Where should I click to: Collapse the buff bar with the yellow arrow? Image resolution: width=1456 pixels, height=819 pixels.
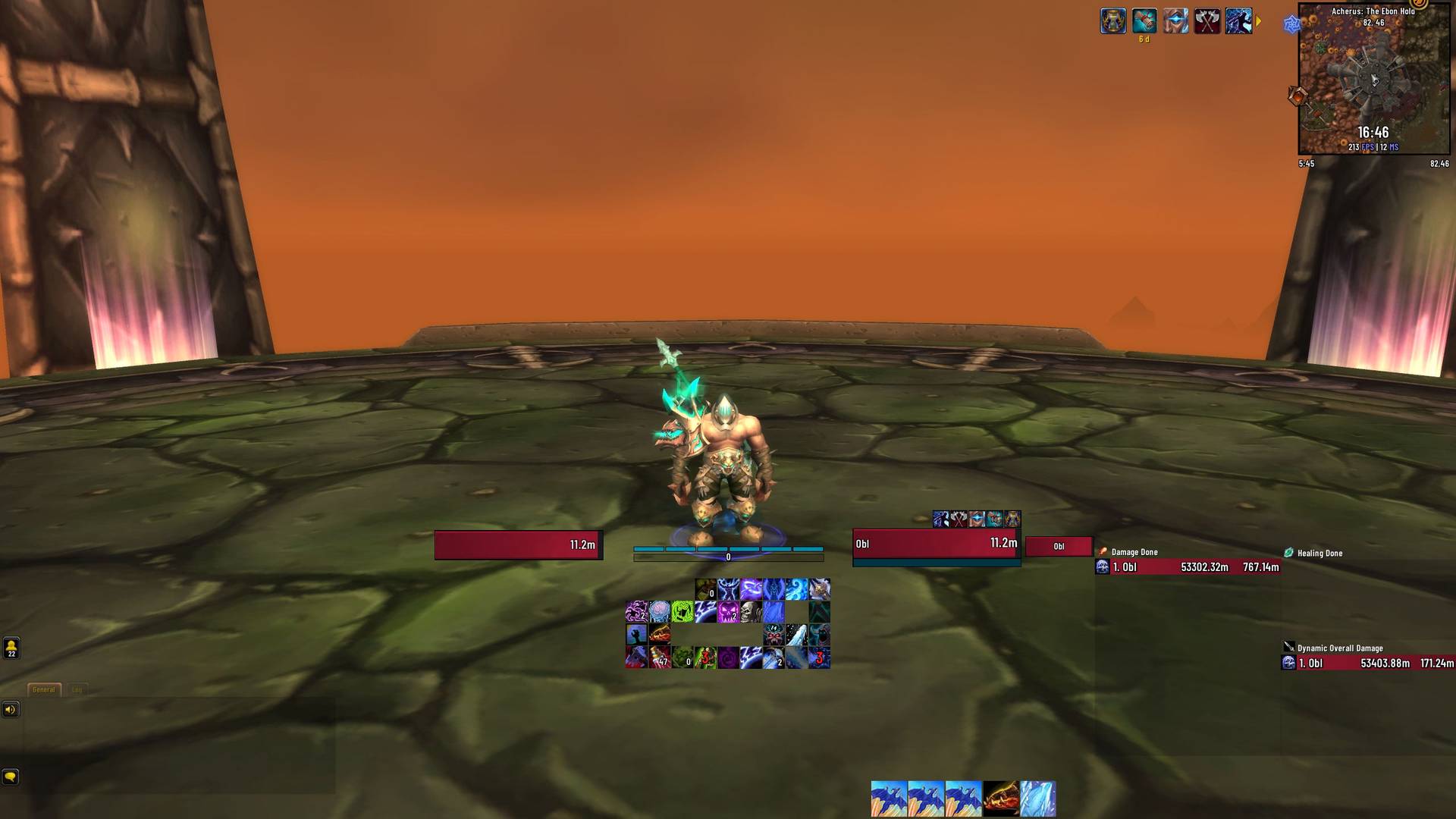tap(1259, 21)
